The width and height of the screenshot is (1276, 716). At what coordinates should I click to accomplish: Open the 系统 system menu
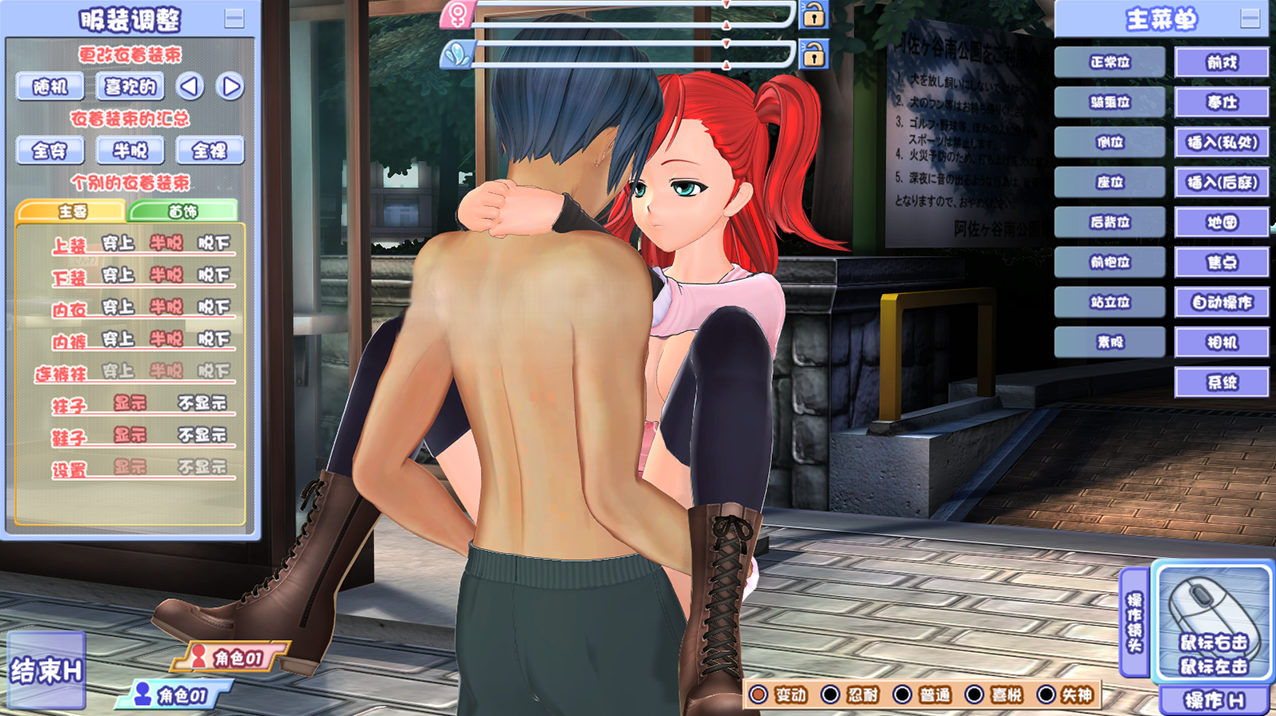(1221, 382)
